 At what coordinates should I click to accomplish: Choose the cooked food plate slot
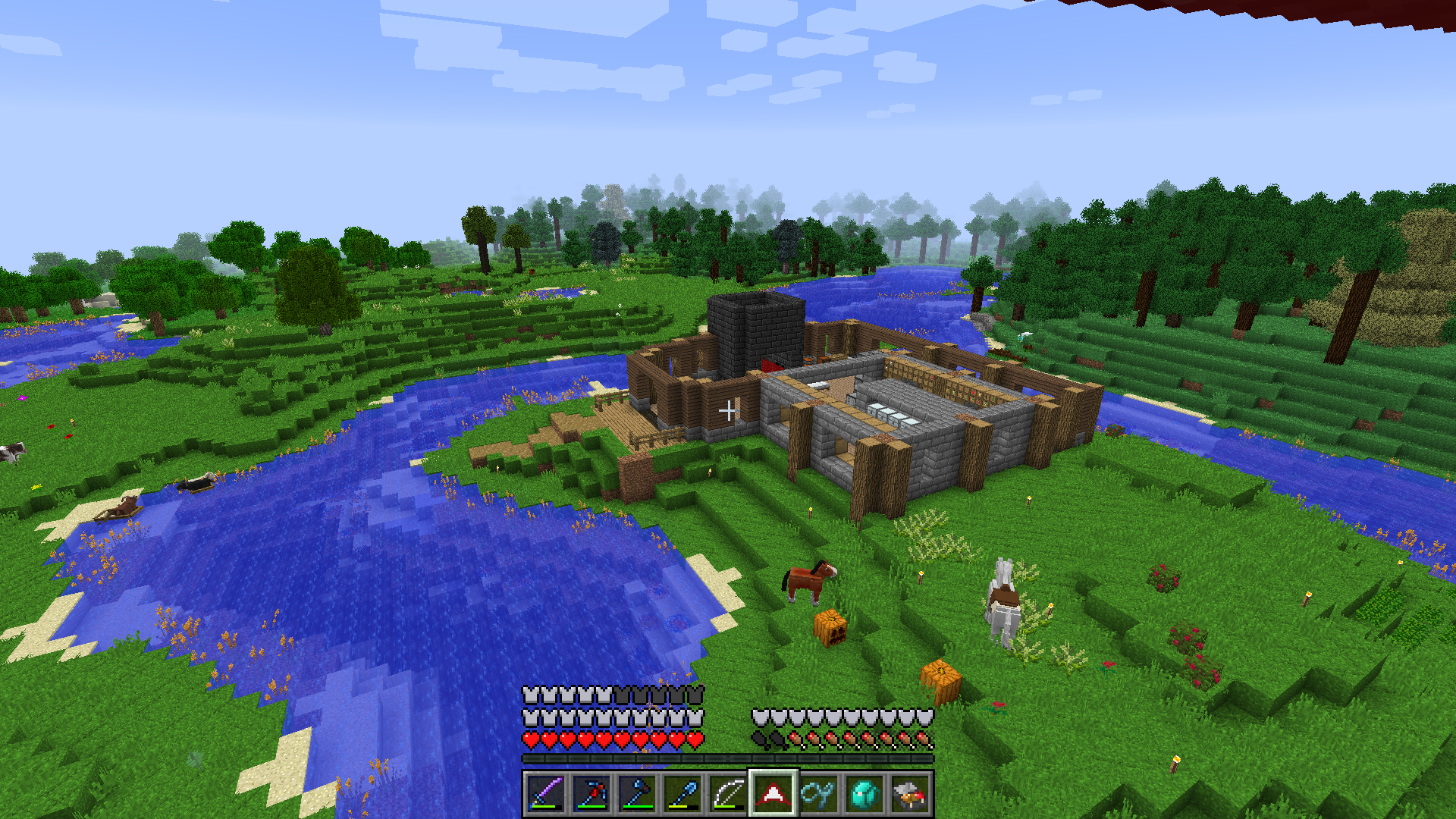coord(910,793)
